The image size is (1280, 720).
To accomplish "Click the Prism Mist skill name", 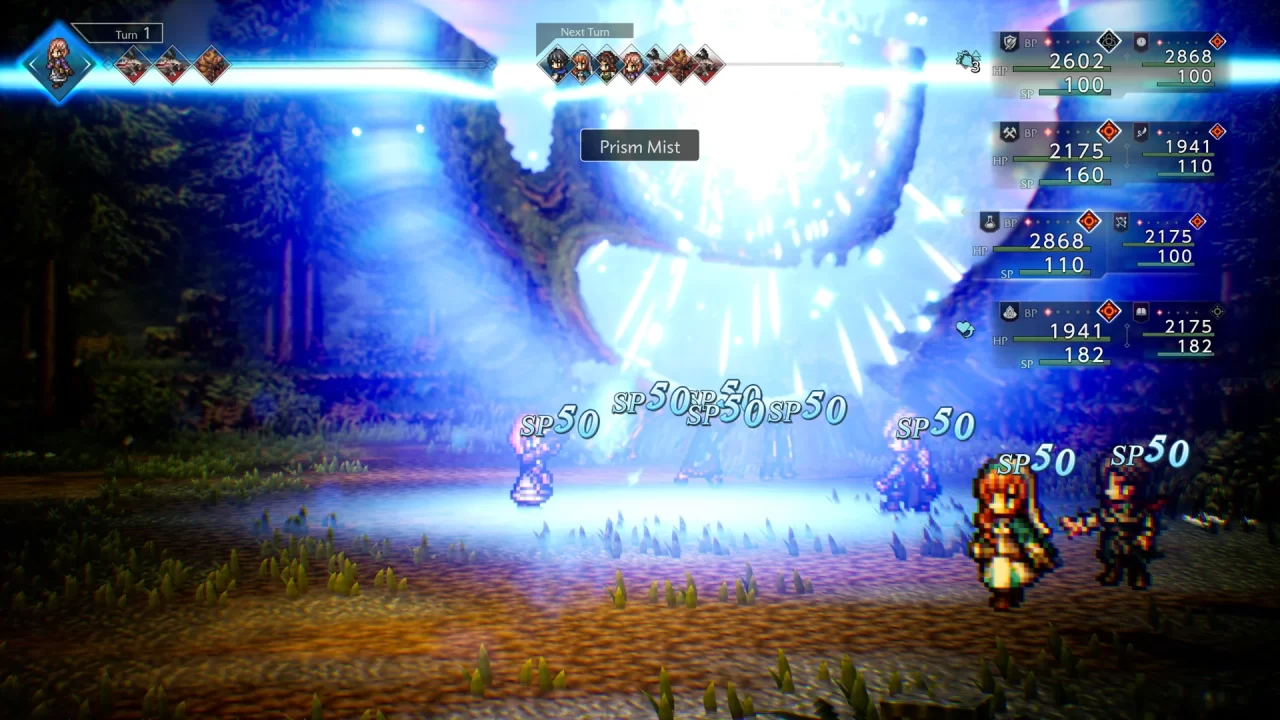I will [639, 145].
